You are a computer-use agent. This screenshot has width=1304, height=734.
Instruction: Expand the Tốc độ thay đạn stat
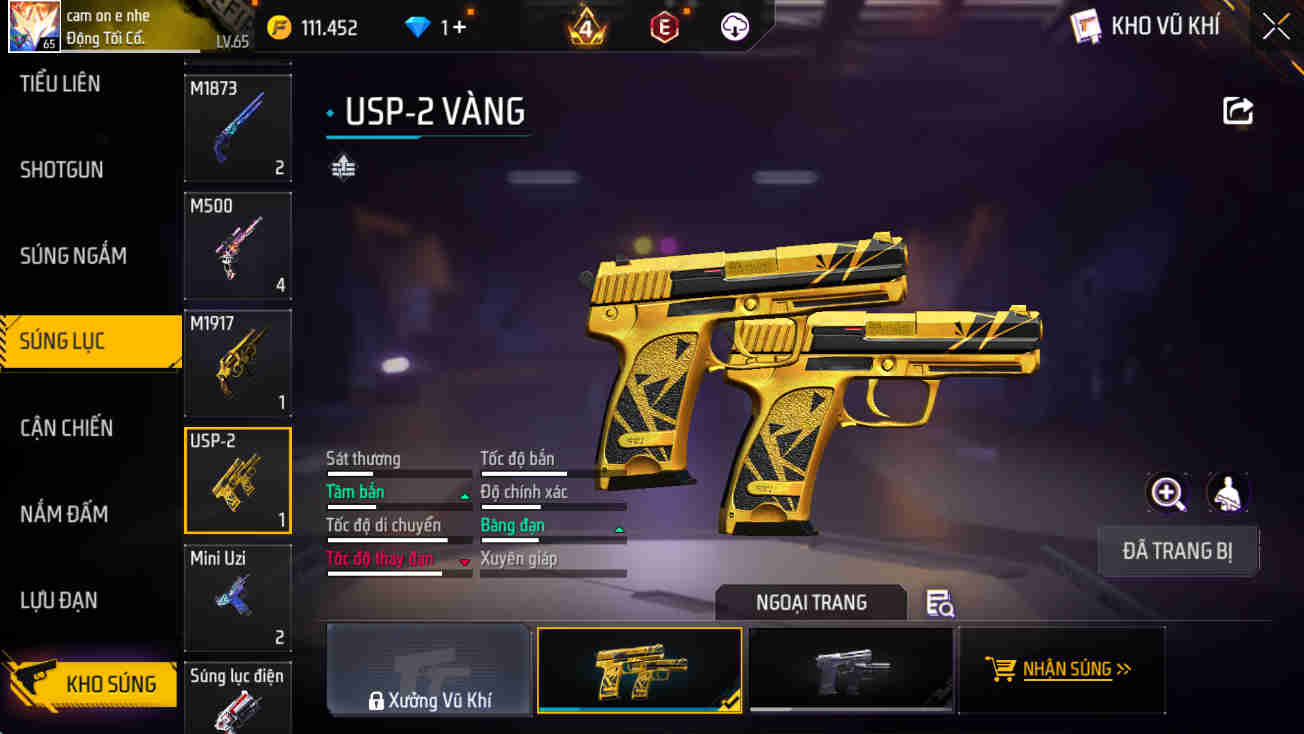pos(463,561)
